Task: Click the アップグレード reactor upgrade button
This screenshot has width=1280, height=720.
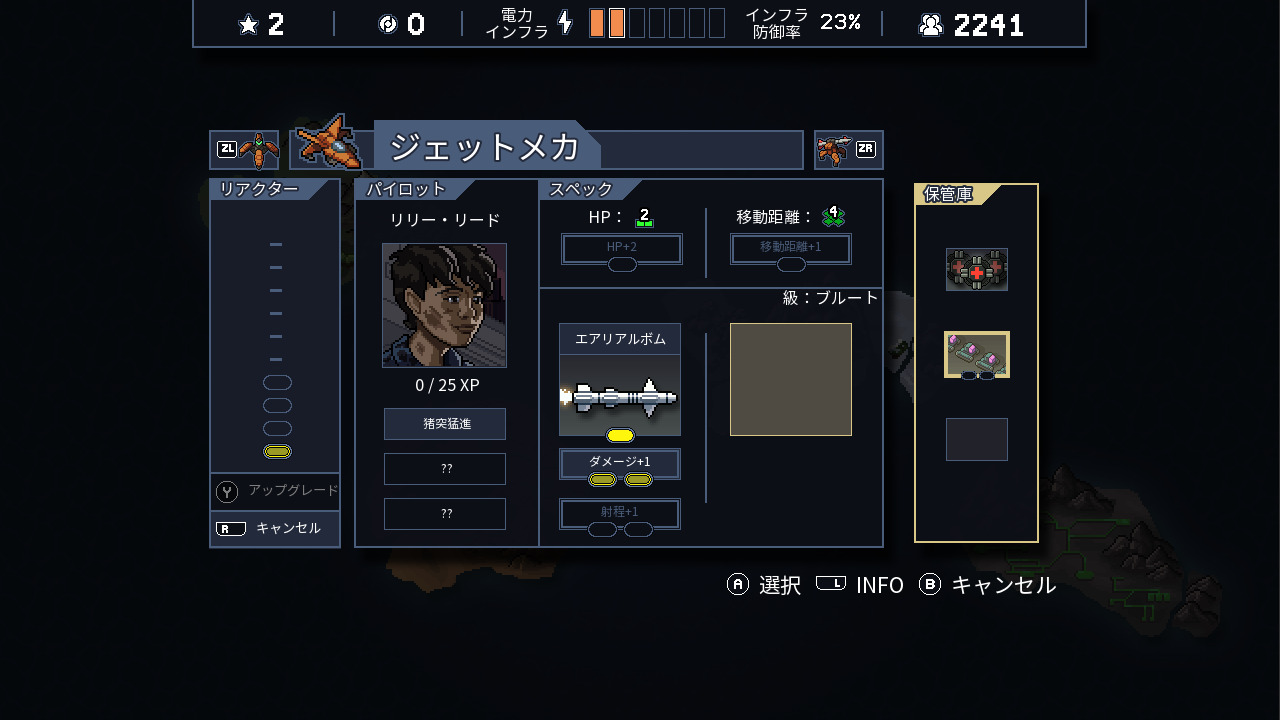Action: tap(275, 491)
